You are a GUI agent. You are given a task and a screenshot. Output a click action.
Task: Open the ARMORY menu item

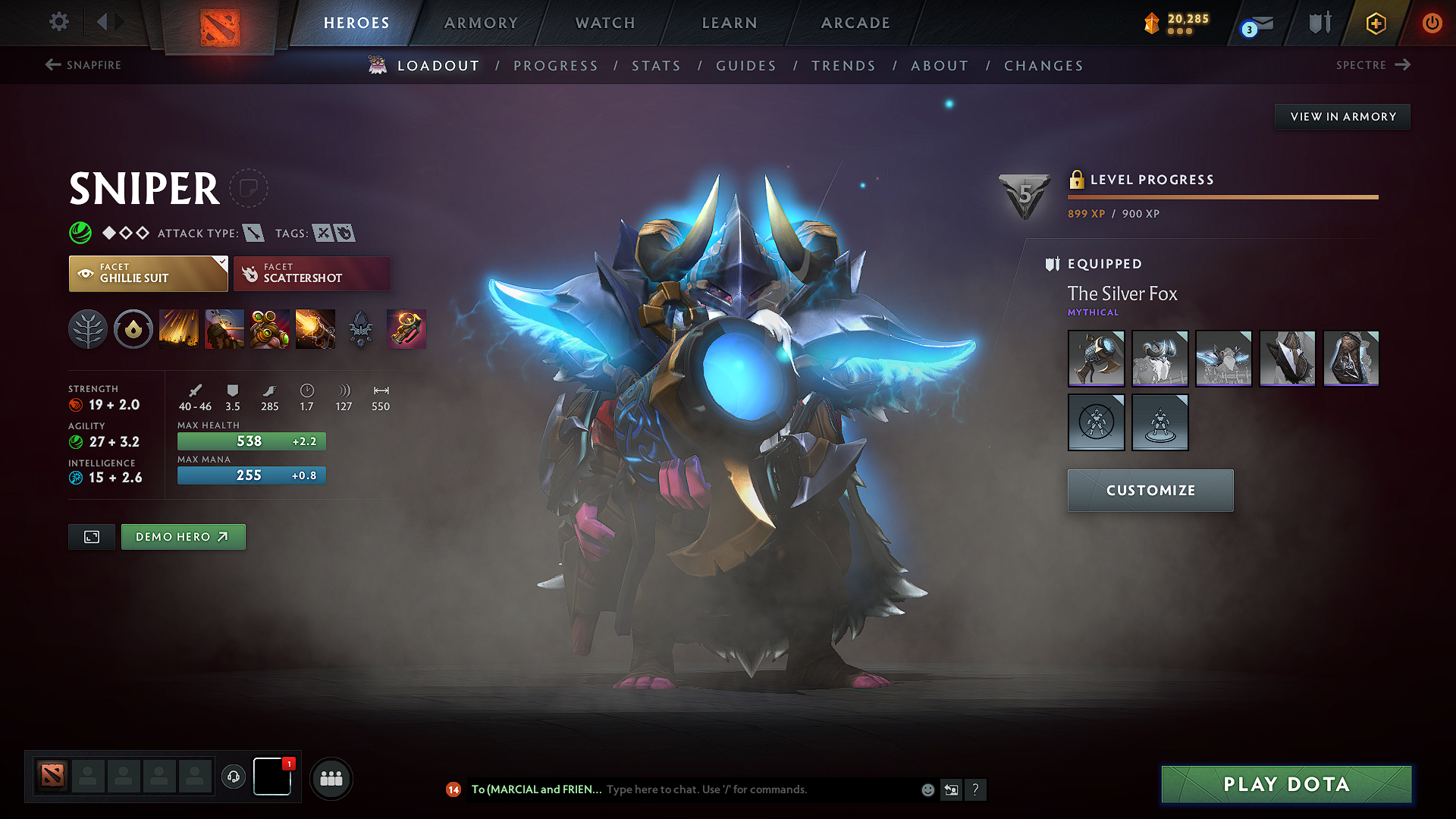pos(481,23)
